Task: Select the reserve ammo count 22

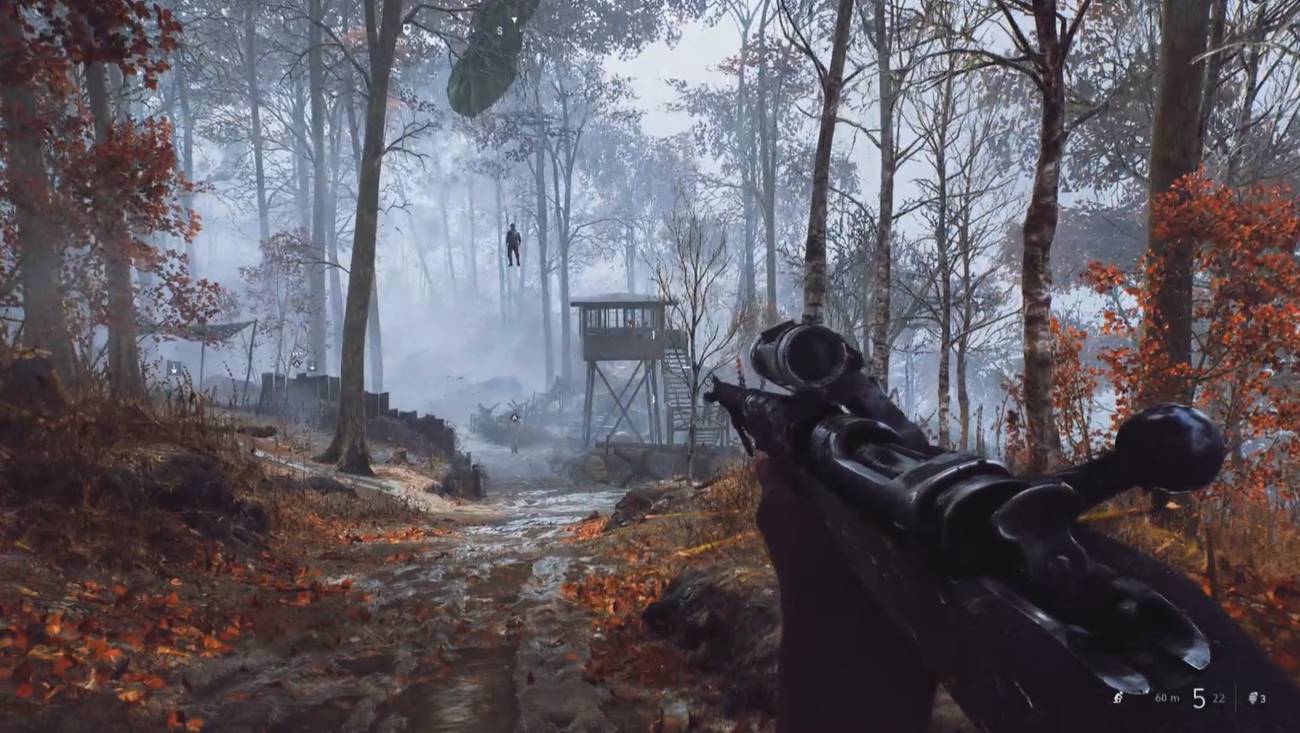Action: (1218, 698)
